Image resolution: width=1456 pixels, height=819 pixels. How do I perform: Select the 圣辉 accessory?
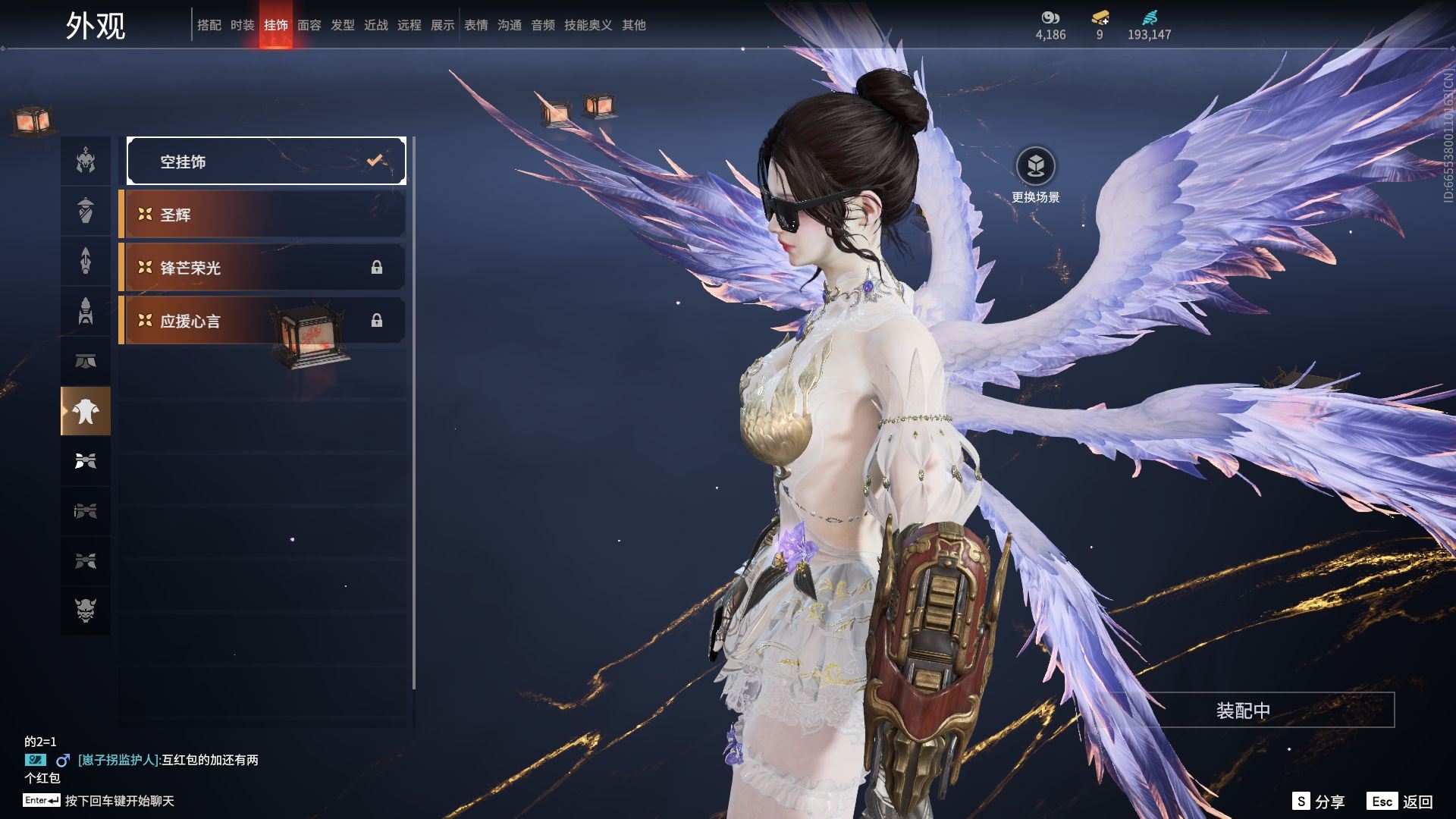(262, 215)
